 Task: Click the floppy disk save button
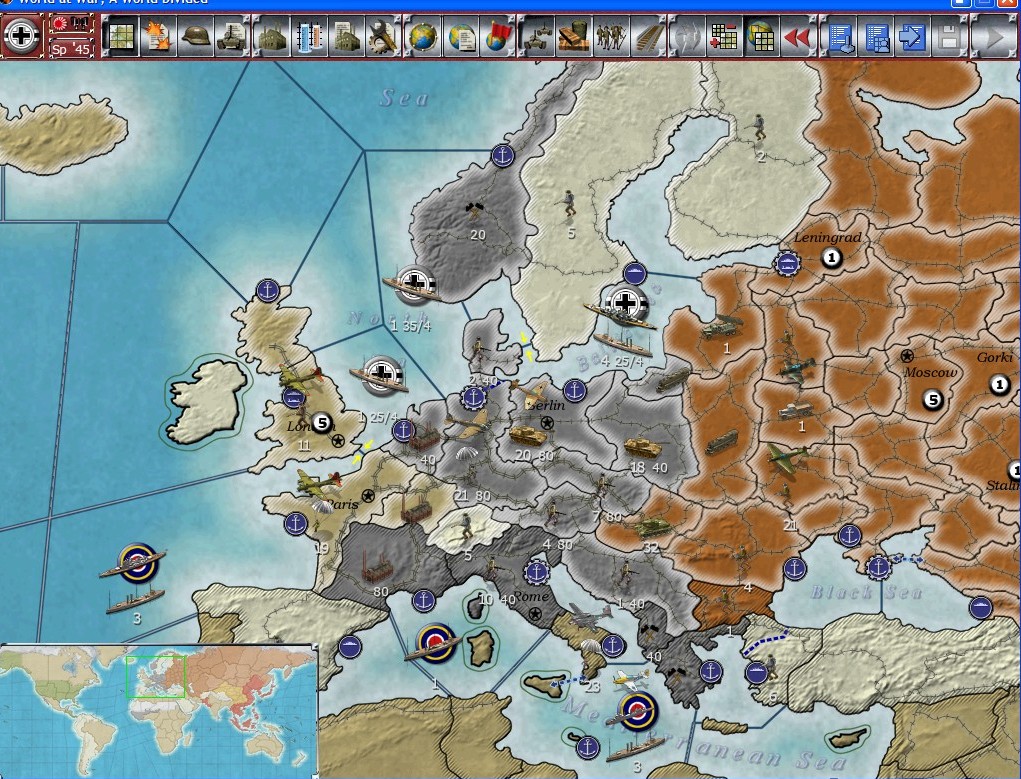(949, 37)
